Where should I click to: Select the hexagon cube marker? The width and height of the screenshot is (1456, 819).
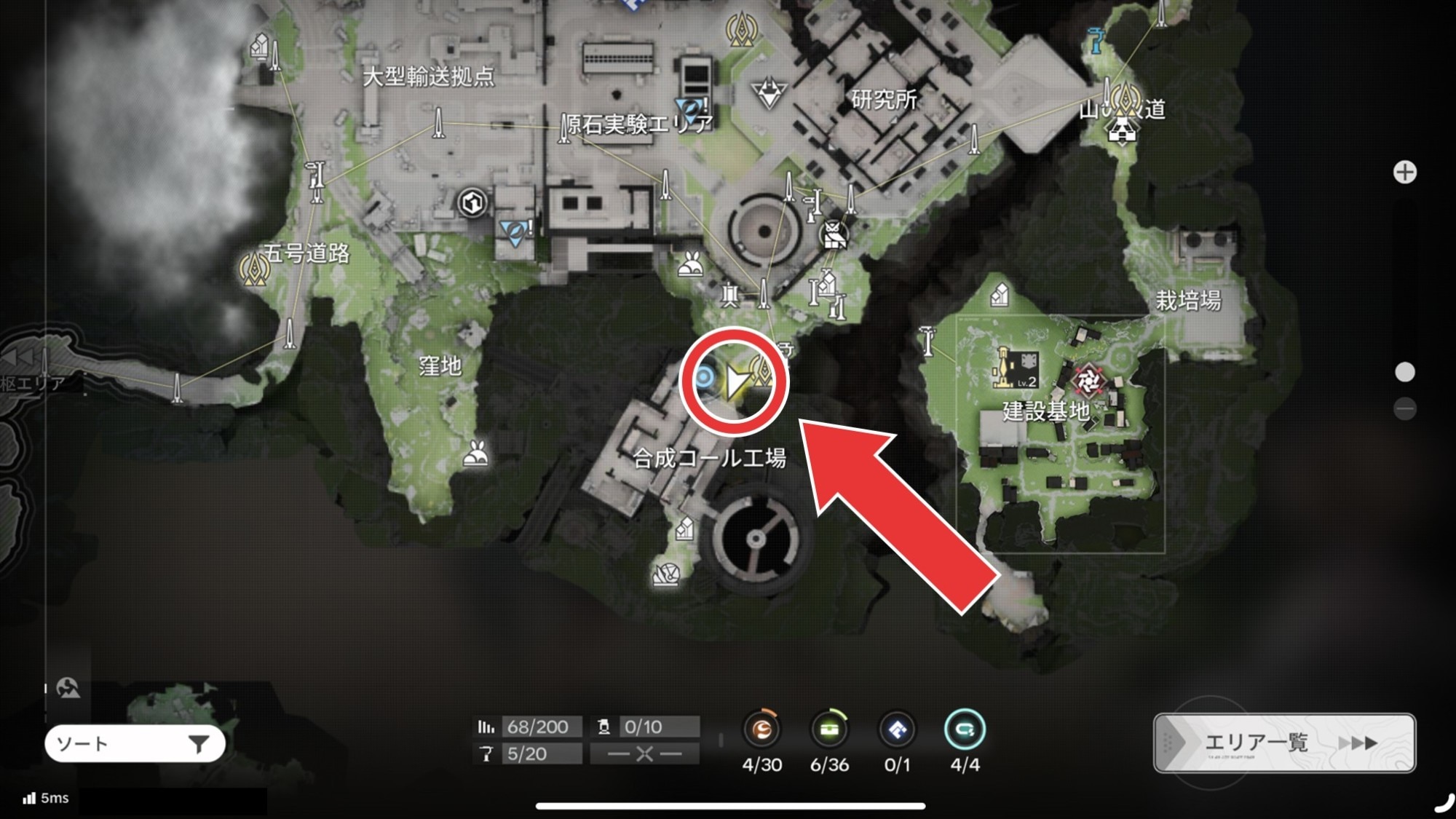[x=472, y=202]
